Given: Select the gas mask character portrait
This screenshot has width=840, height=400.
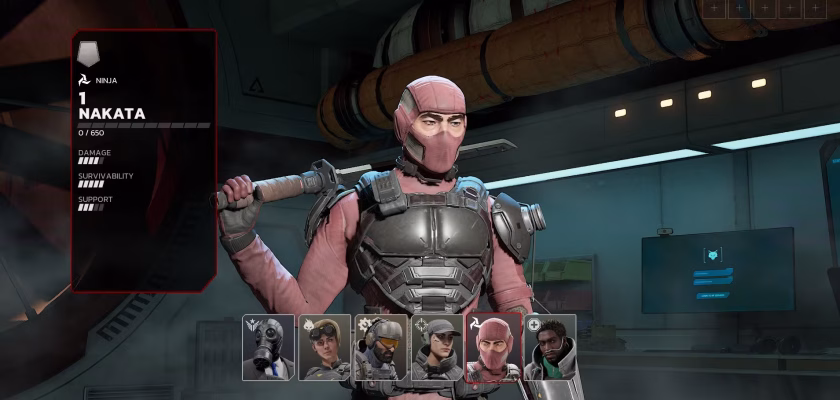Looking at the screenshot, I should coord(268,348).
